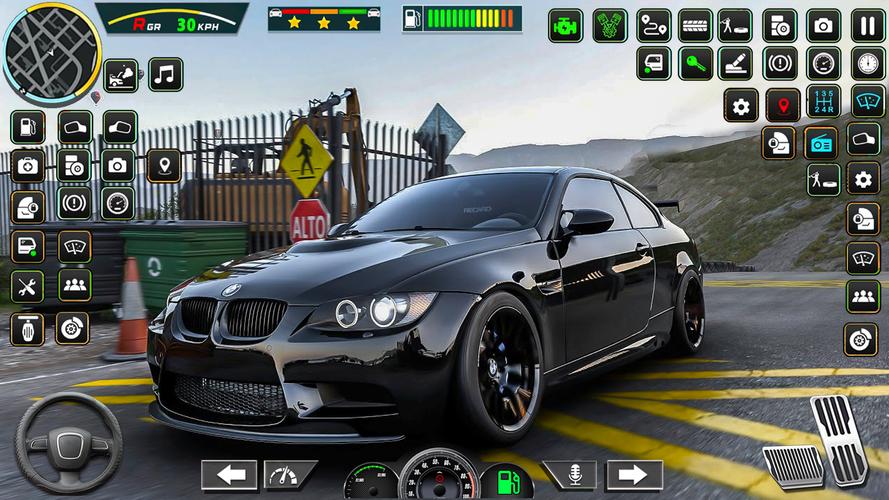Tap the green engine icon

(565, 25)
